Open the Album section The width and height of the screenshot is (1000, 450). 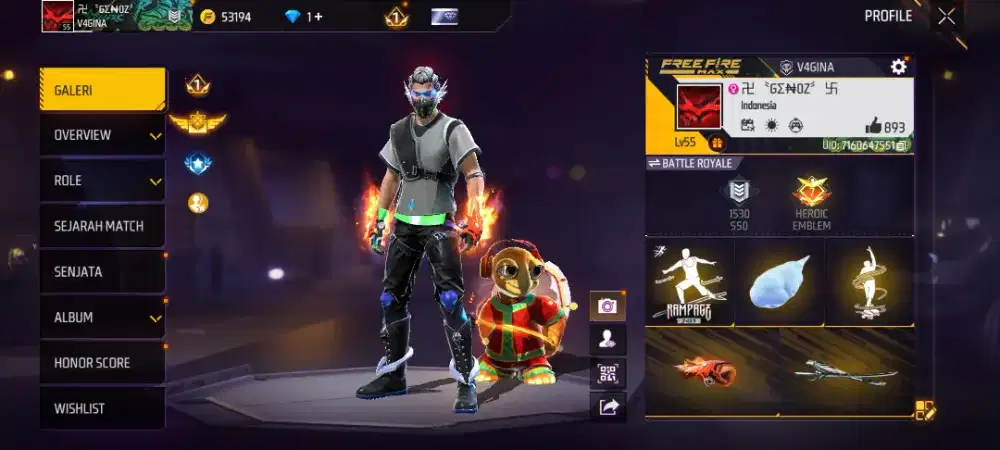(x=102, y=317)
